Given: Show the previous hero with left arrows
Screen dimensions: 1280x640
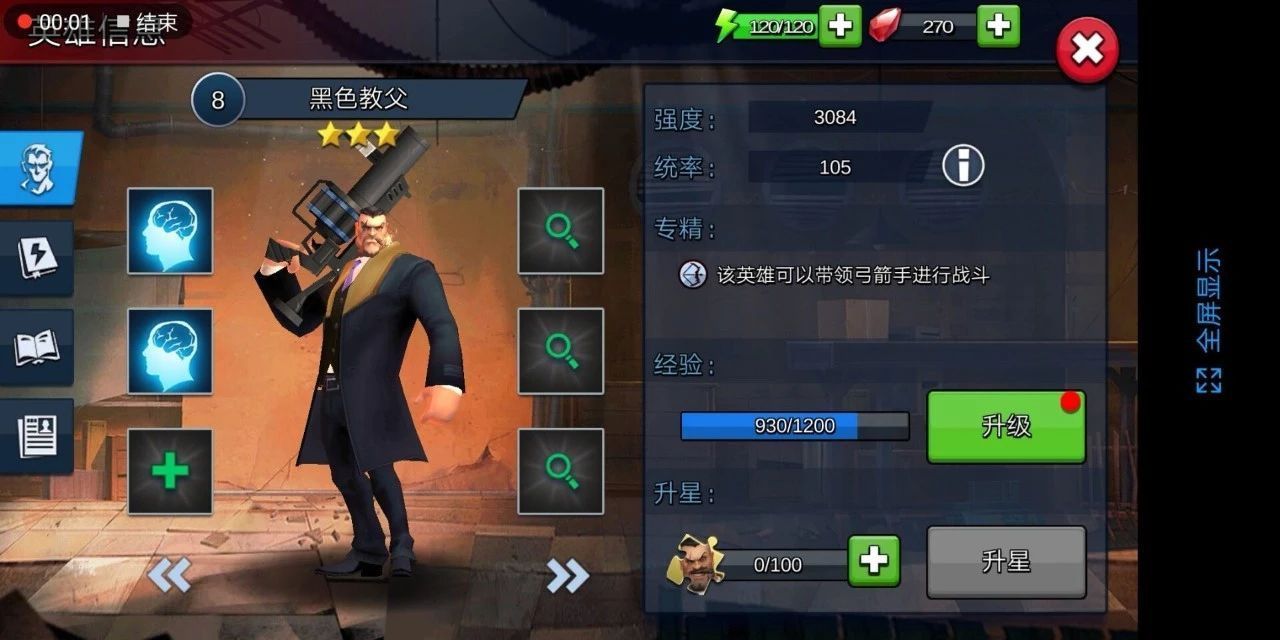Looking at the screenshot, I should (169, 576).
